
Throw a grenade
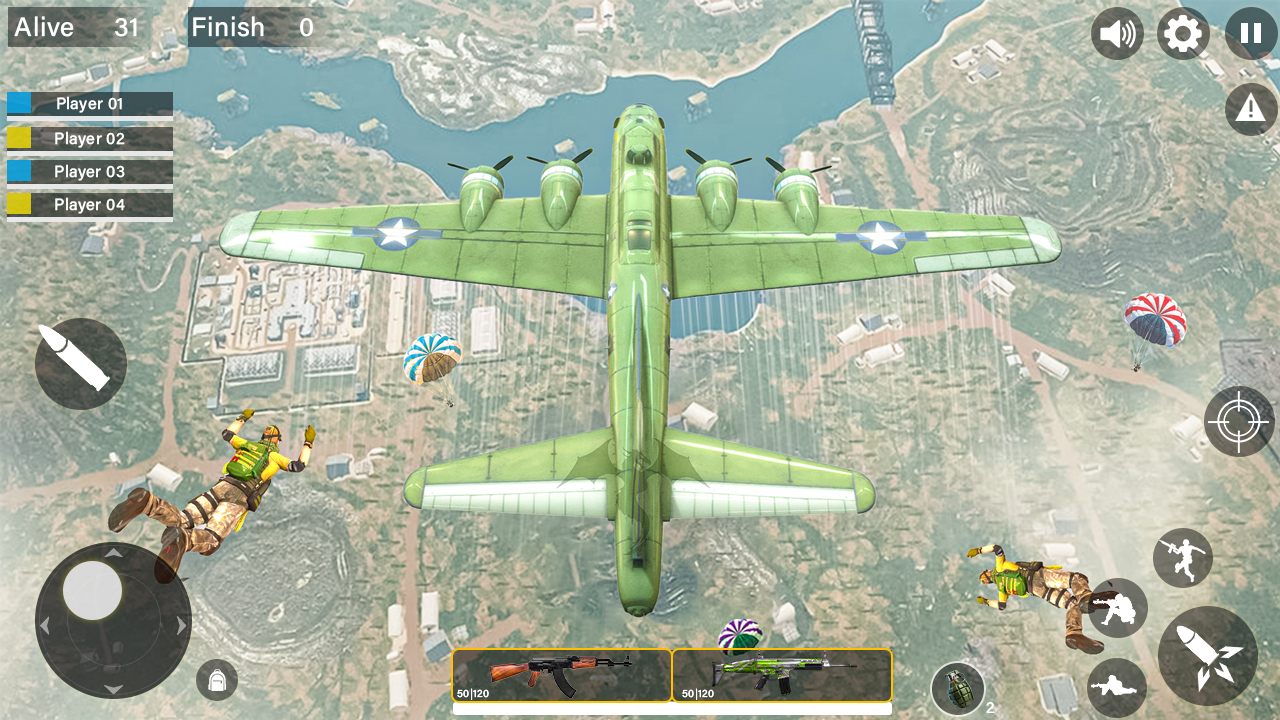click(x=958, y=689)
